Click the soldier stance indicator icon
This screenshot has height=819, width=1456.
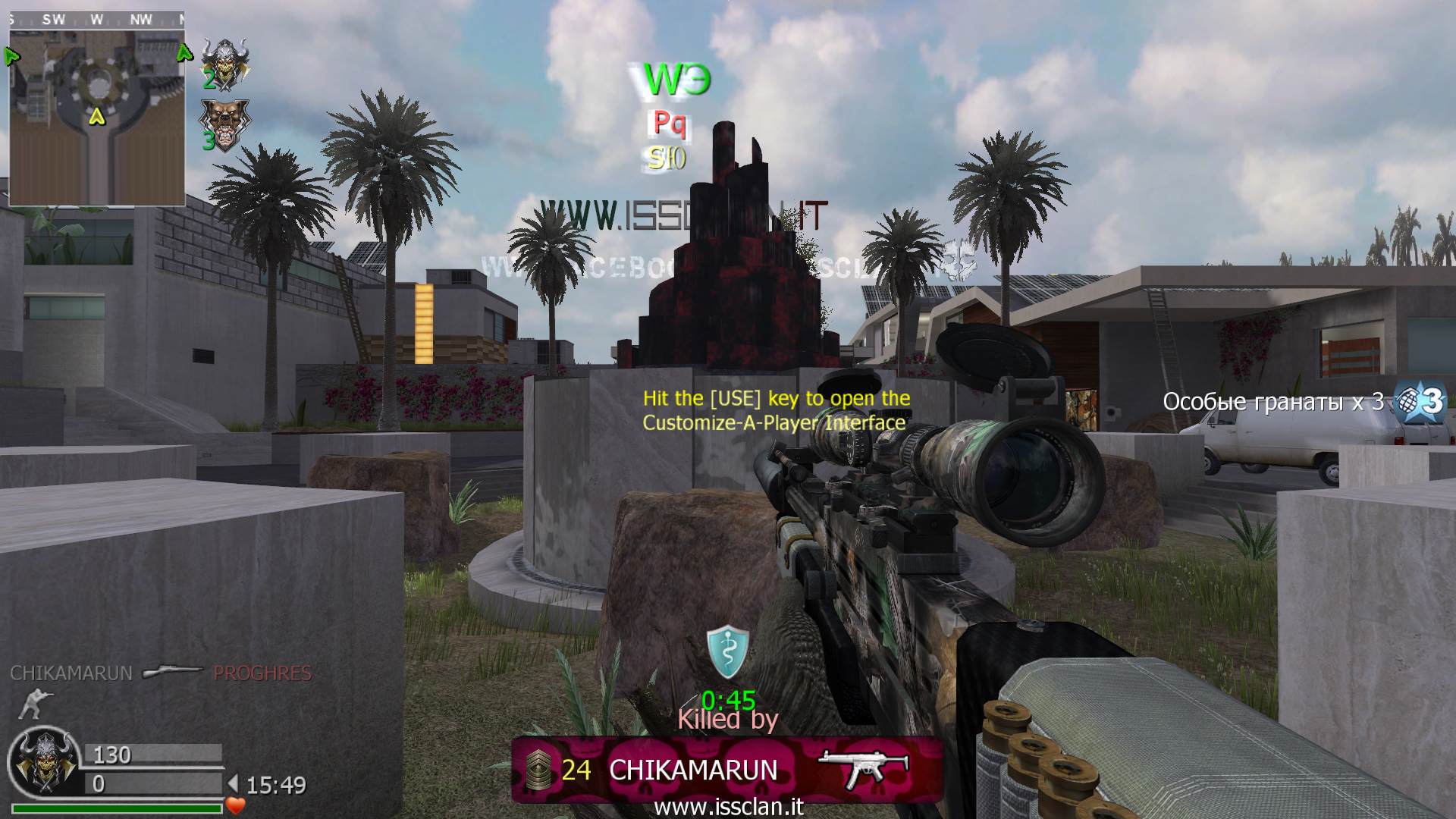point(32,704)
